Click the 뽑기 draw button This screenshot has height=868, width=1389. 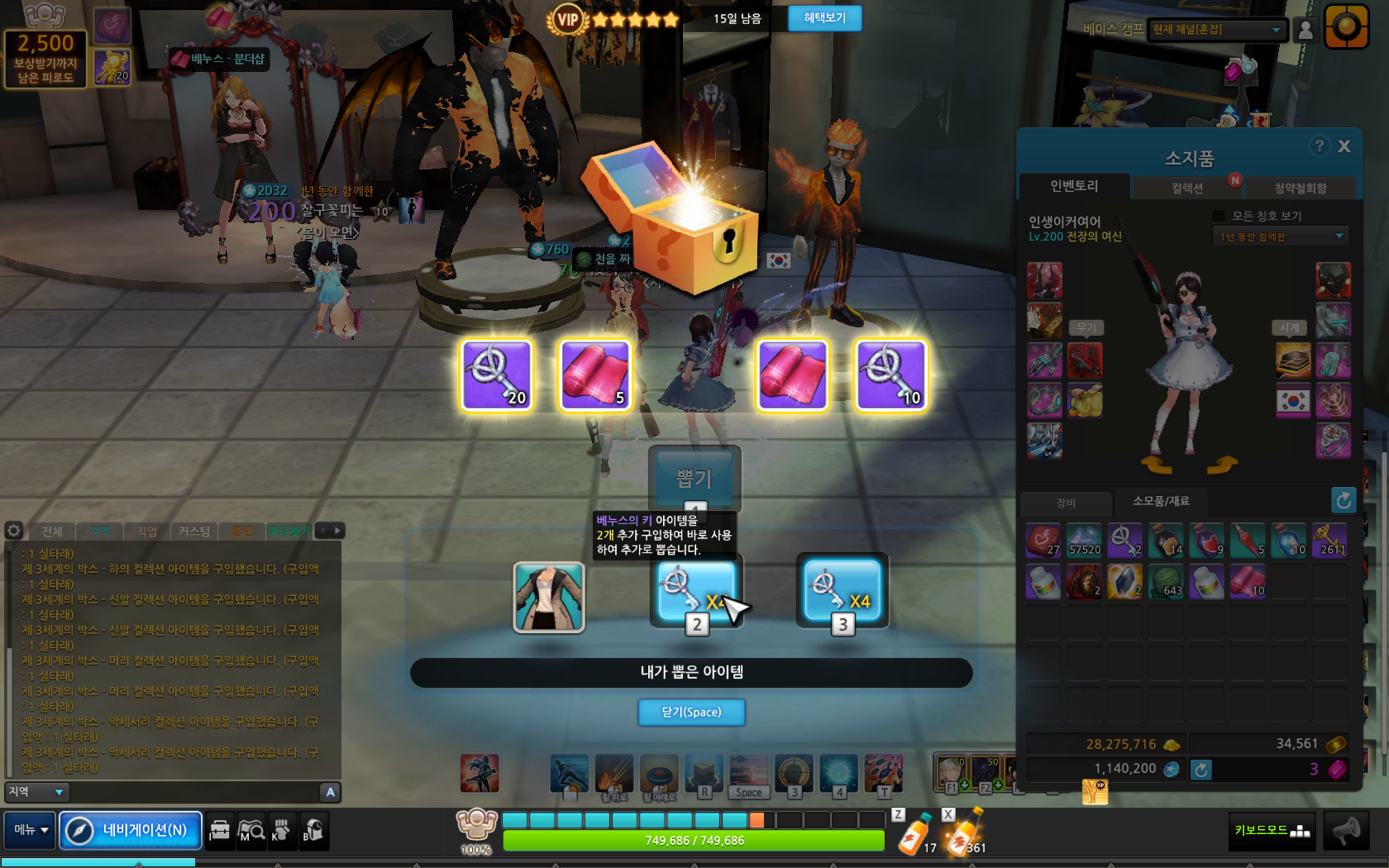pos(694,479)
